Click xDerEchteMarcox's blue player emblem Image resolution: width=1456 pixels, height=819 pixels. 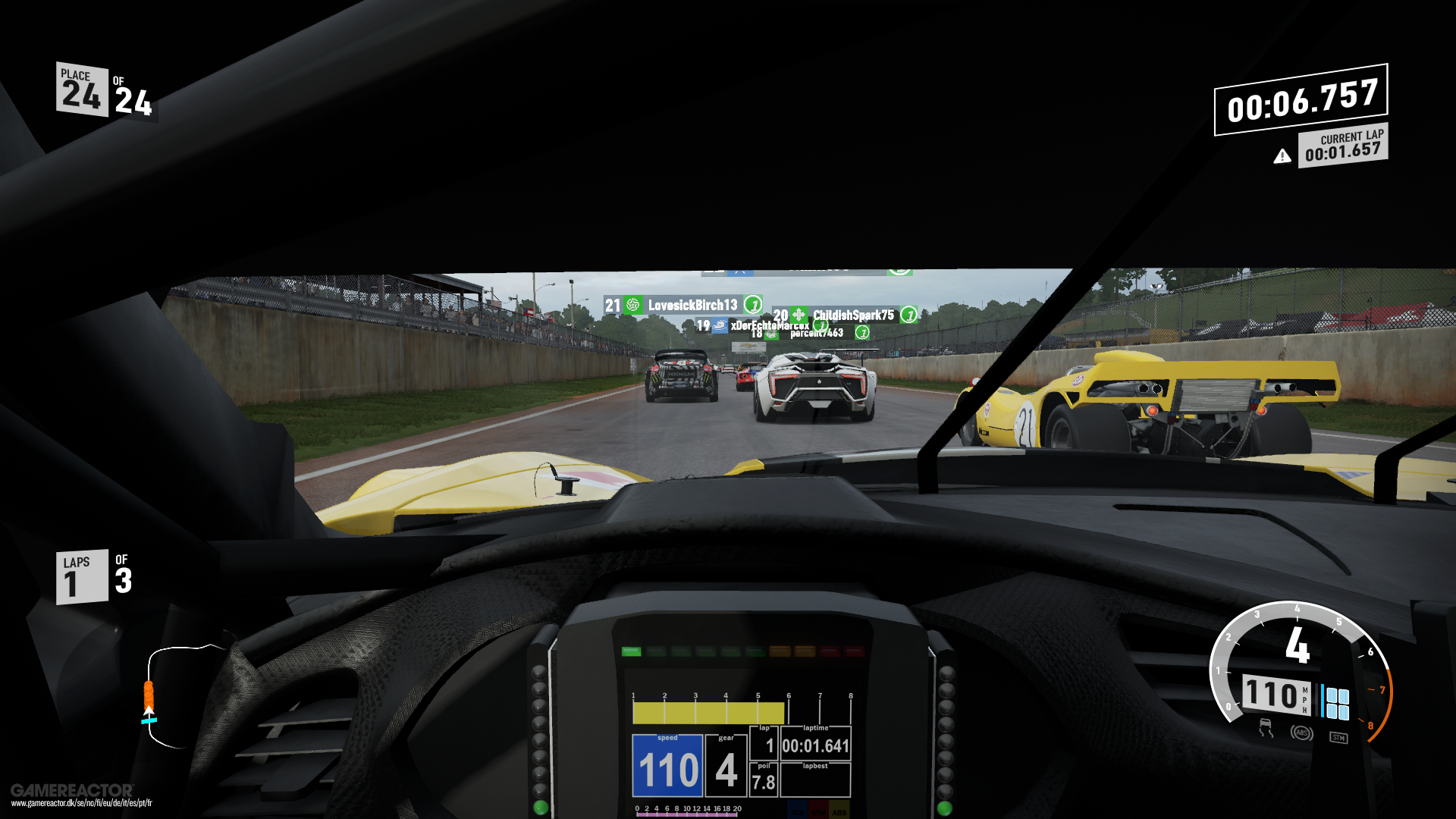(719, 326)
